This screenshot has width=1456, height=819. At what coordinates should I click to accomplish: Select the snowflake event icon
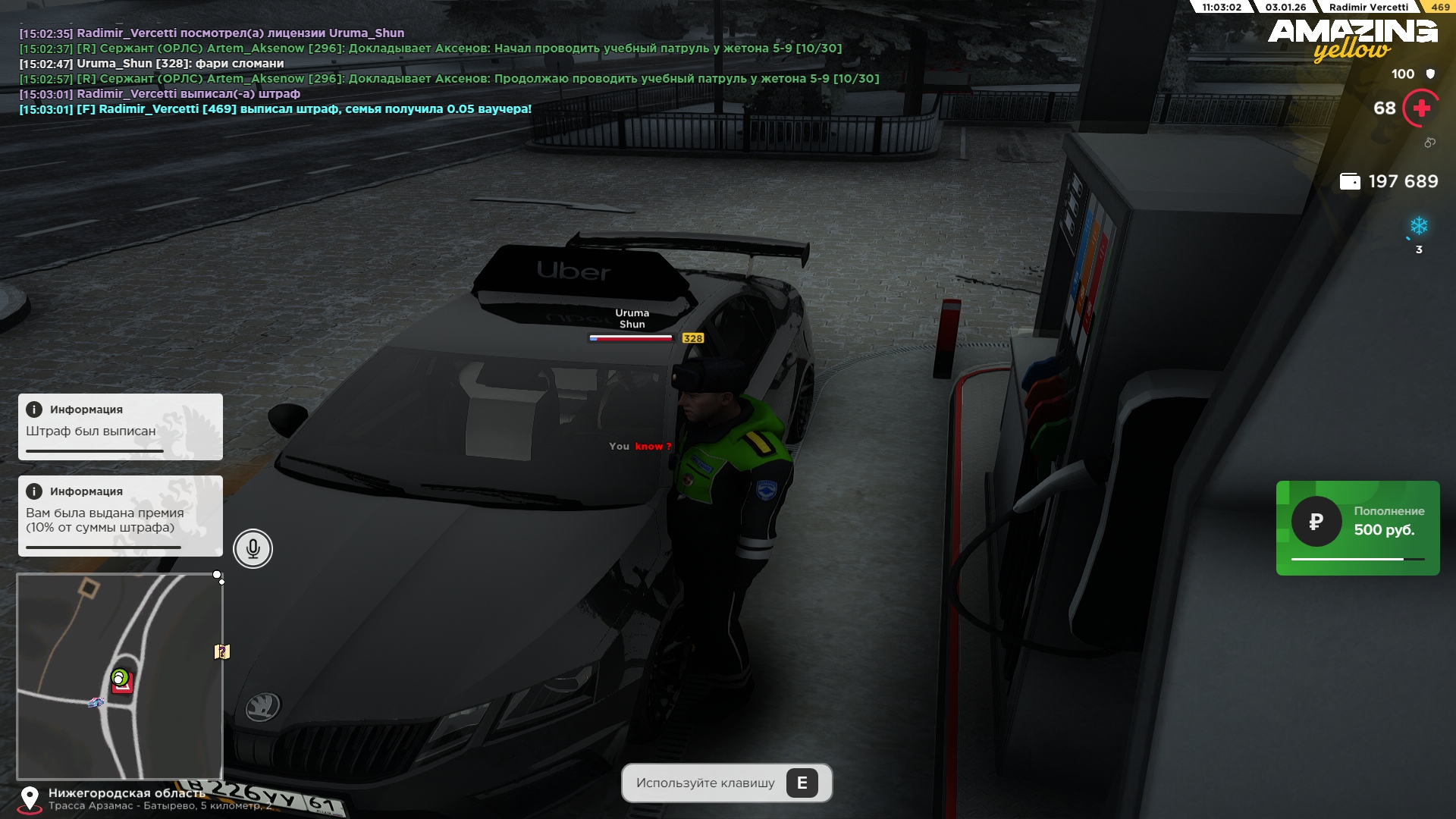(1418, 226)
